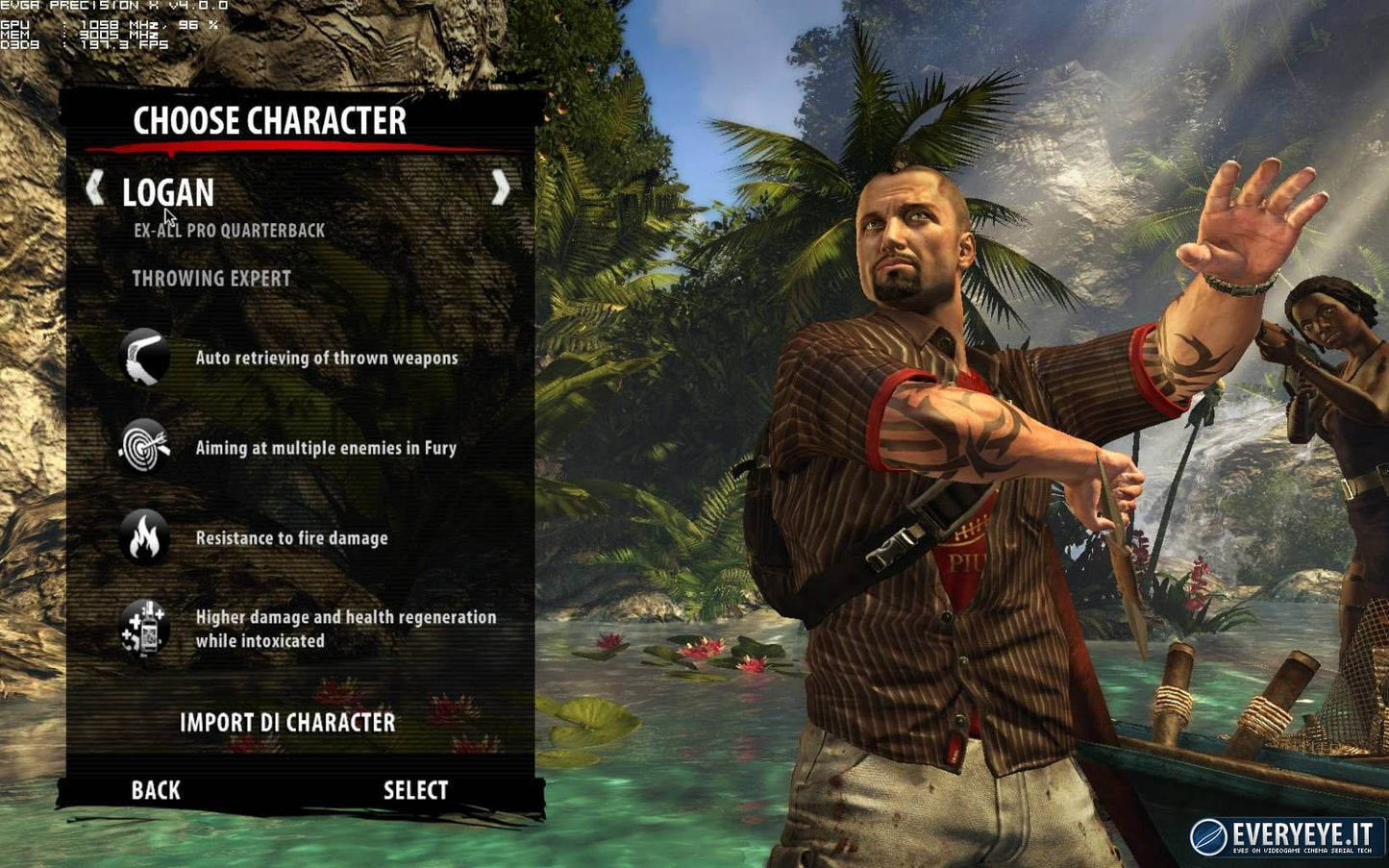Click the CHOOSE CHARACTER header
Viewport: 1389px width, 868px height.
(x=270, y=122)
